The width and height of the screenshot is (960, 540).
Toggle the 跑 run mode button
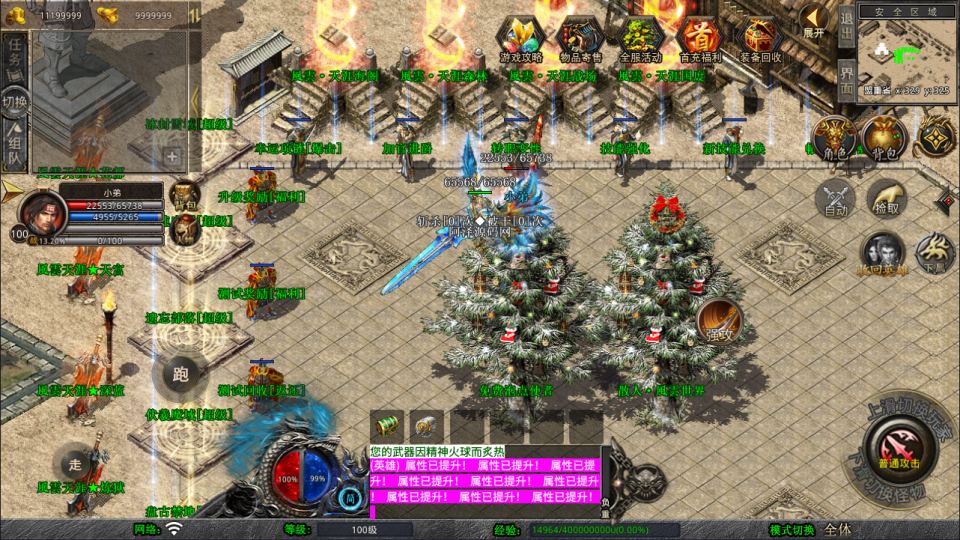coord(181,374)
